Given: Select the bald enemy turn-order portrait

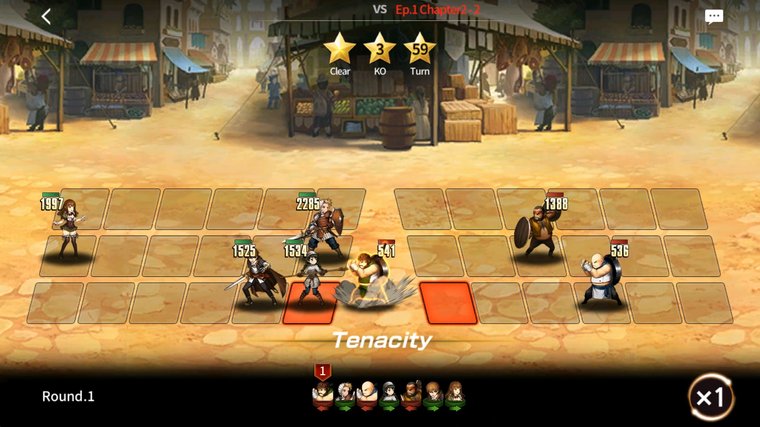Looking at the screenshot, I should (367, 395).
